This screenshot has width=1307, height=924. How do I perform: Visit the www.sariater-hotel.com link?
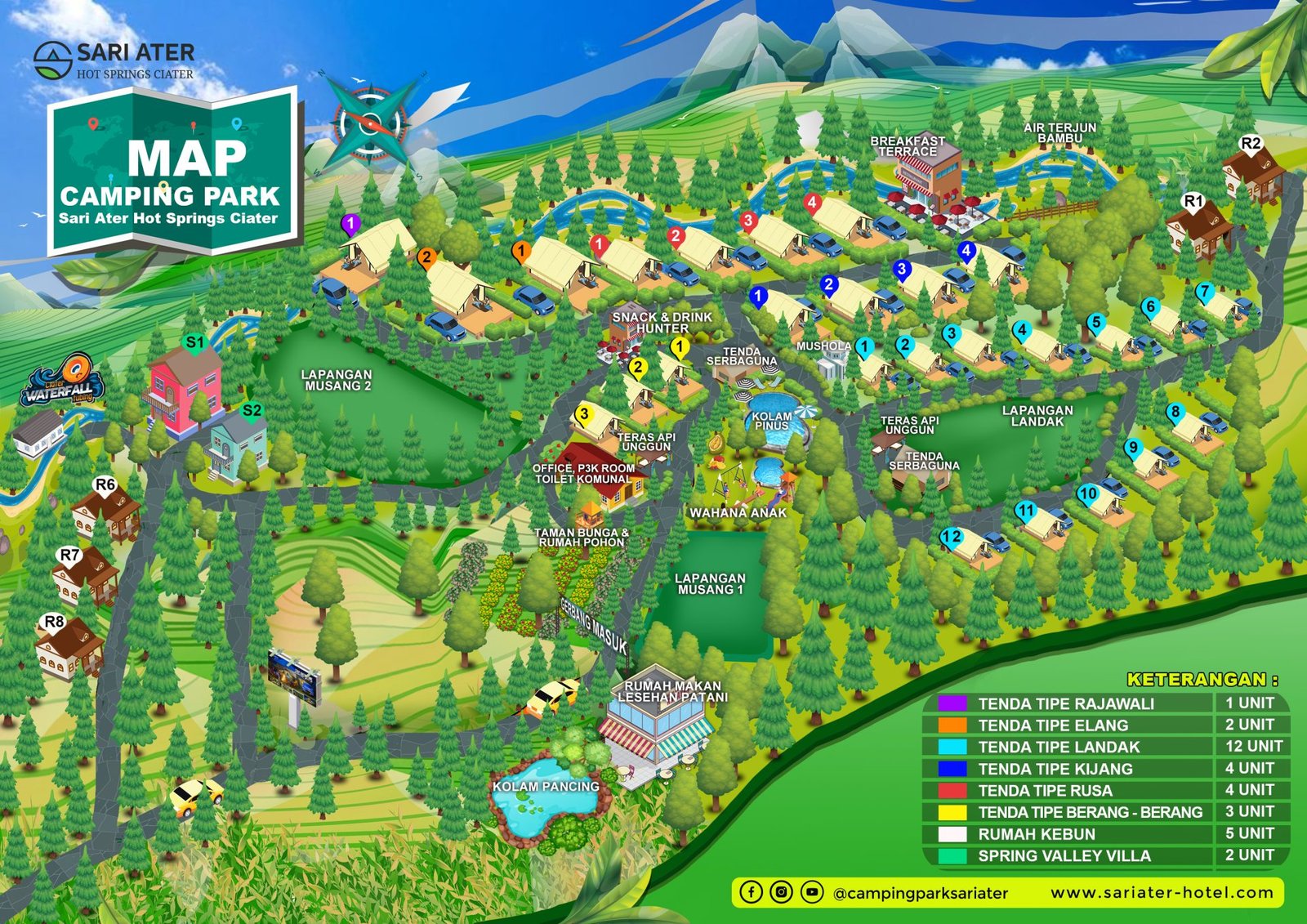1162,893
